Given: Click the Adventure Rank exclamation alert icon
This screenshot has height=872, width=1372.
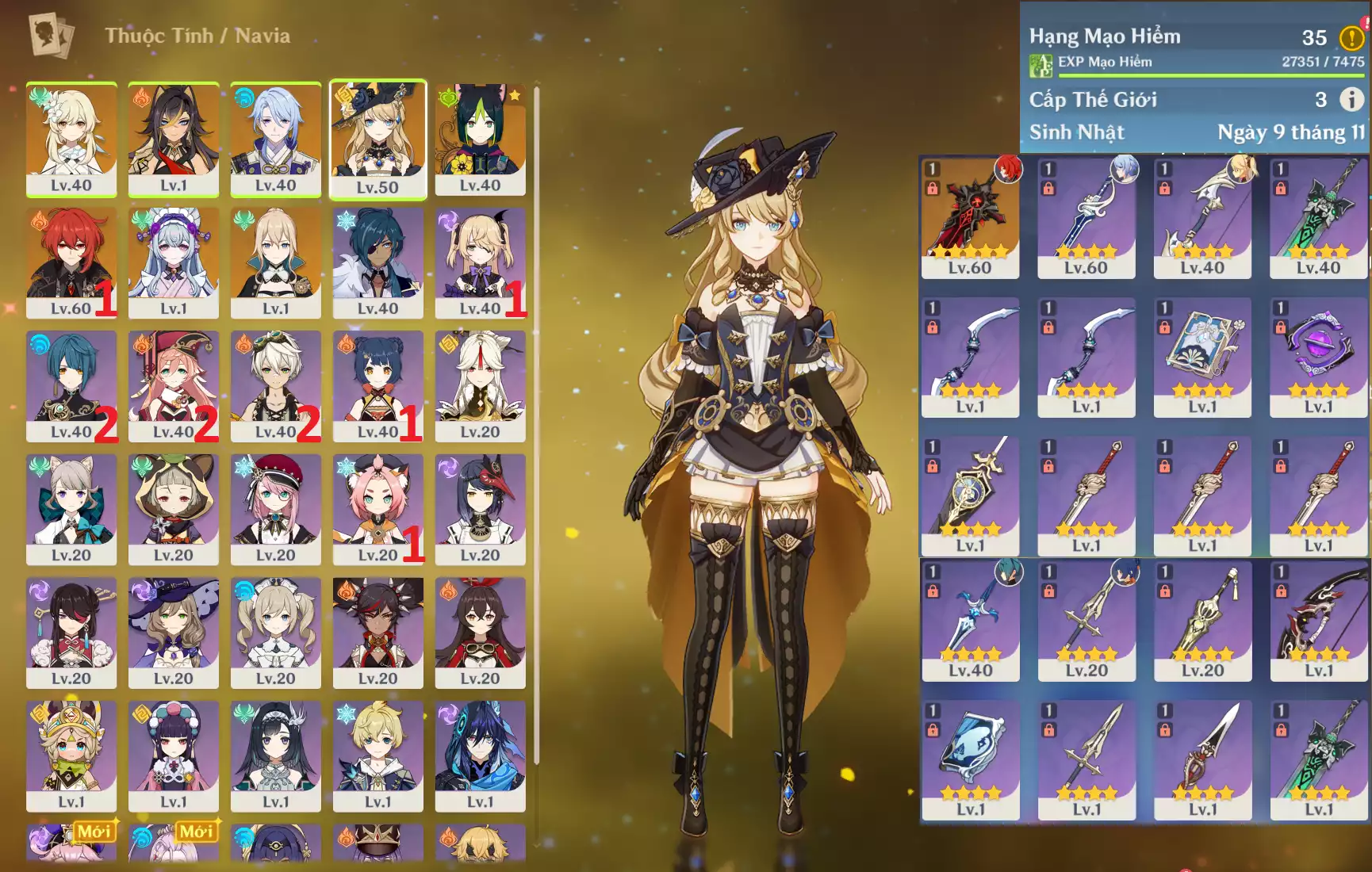Looking at the screenshot, I should (x=1351, y=37).
